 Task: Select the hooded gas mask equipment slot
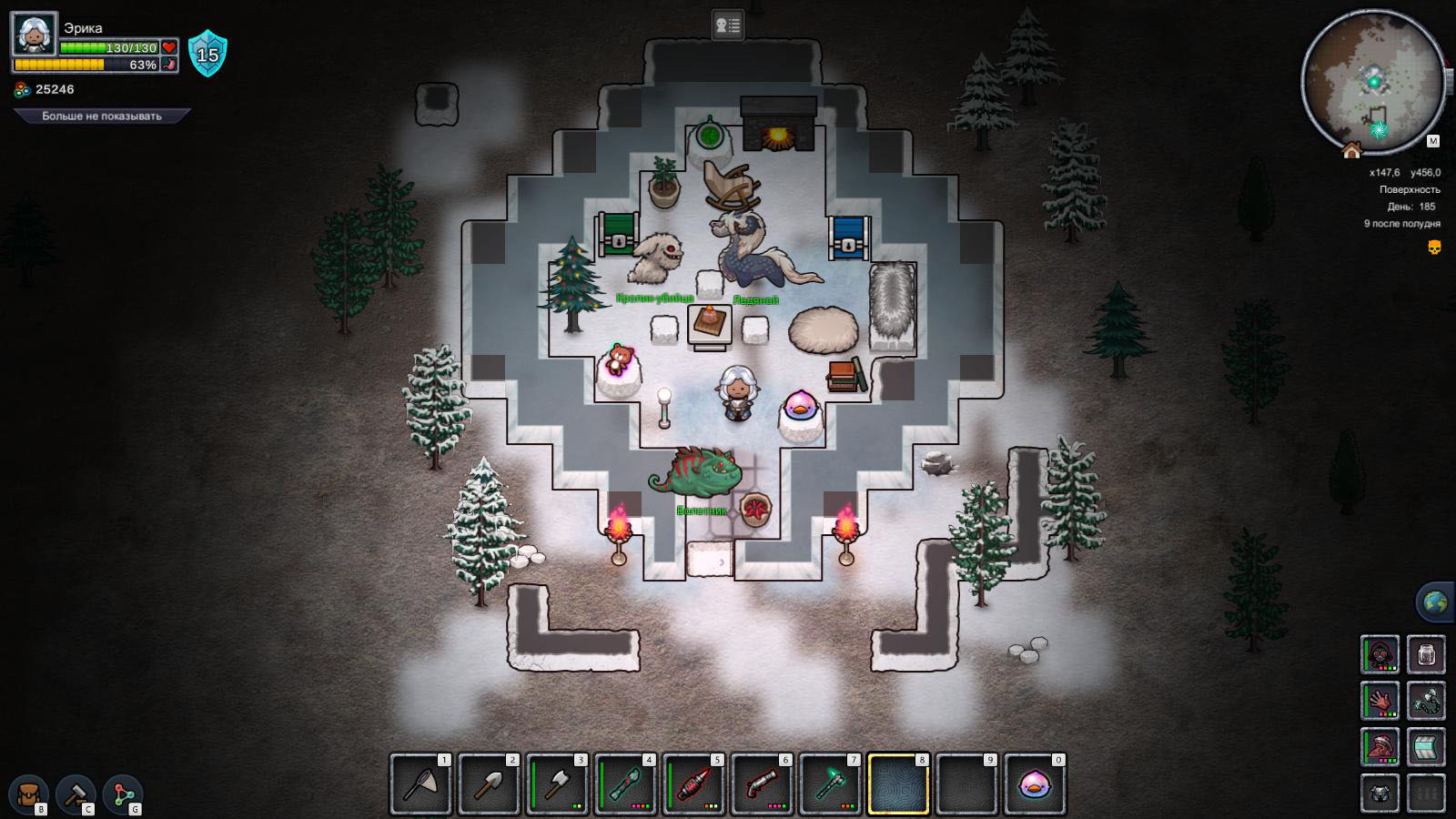(x=1380, y=653)
